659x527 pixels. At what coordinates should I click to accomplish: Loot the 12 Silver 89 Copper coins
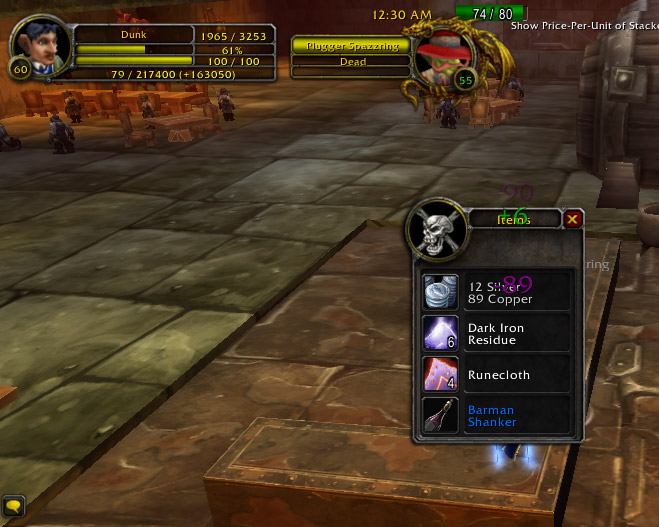pyautogui.click(x=441, y=291)
